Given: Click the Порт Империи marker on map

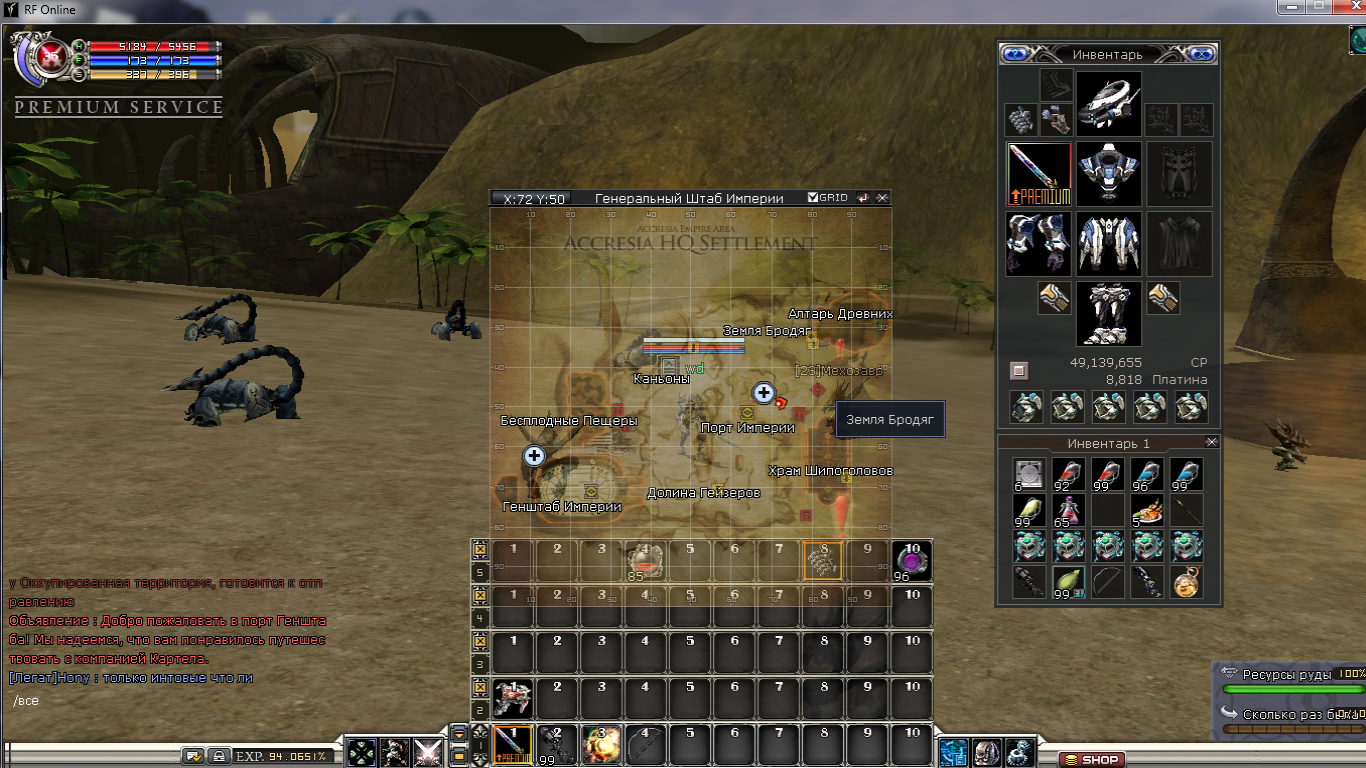Looking at the screenshot, I should click(x=746, y=413).
